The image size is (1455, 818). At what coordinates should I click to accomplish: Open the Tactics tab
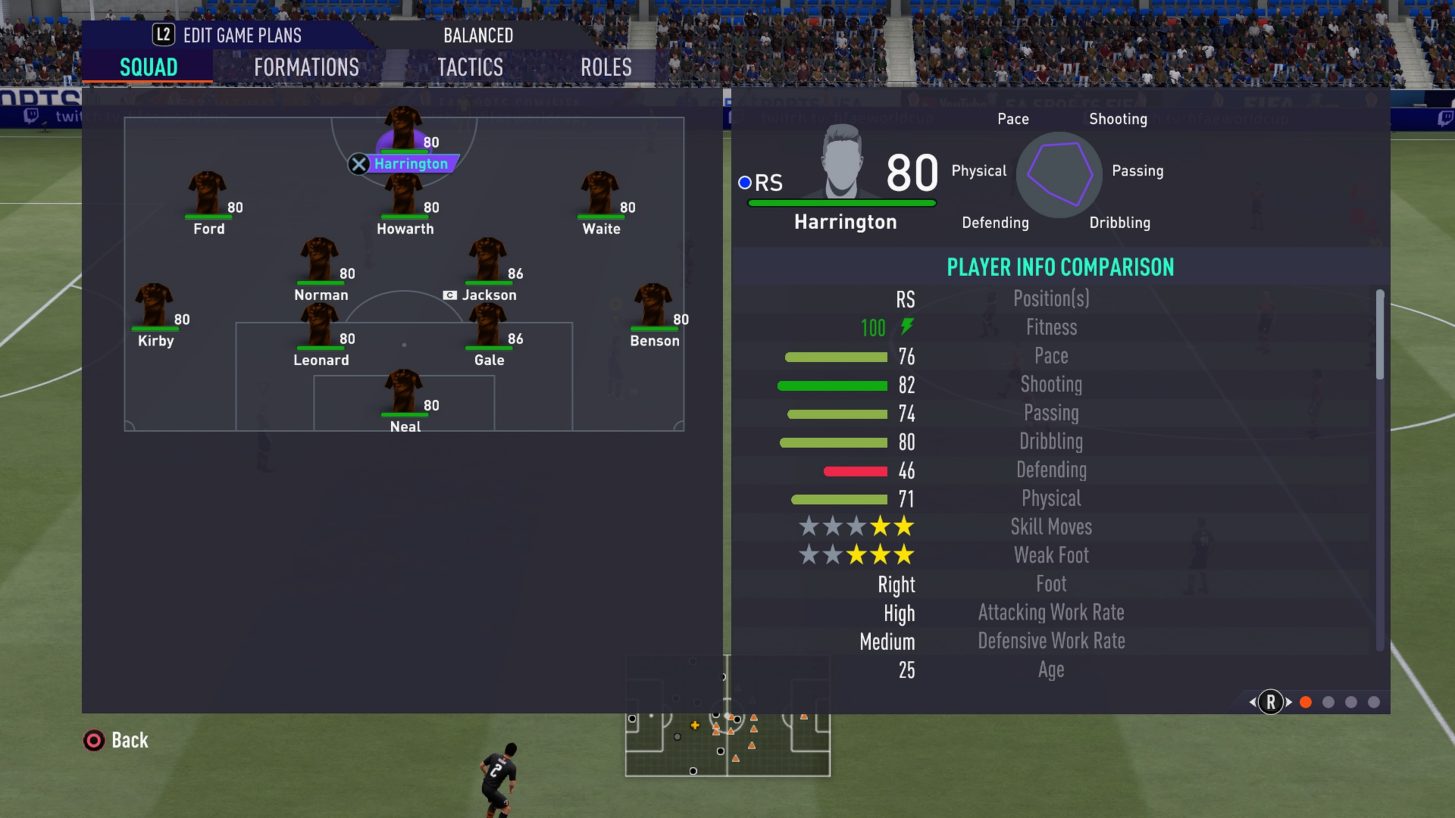coord(469,67)
